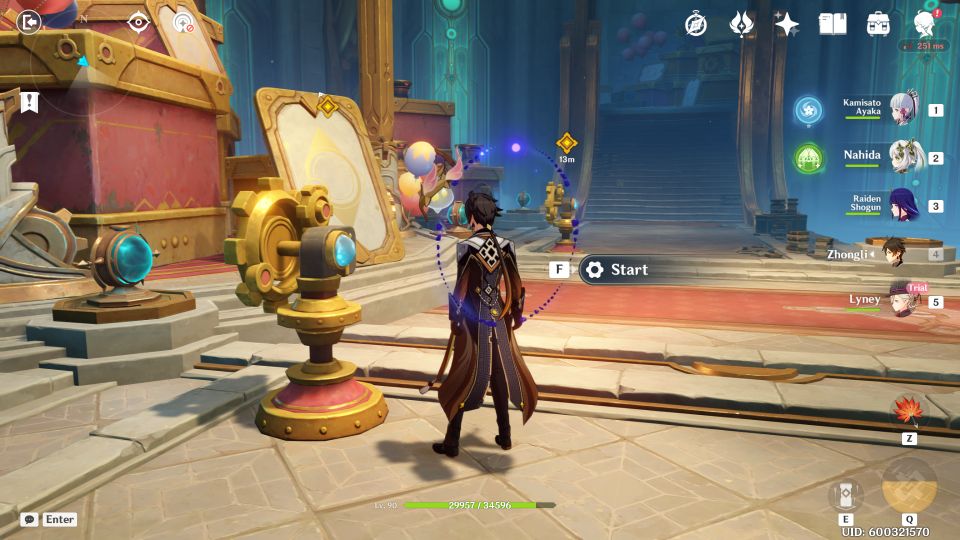Open the Adventurer Handbook book icon

click(x=832, y=24)
